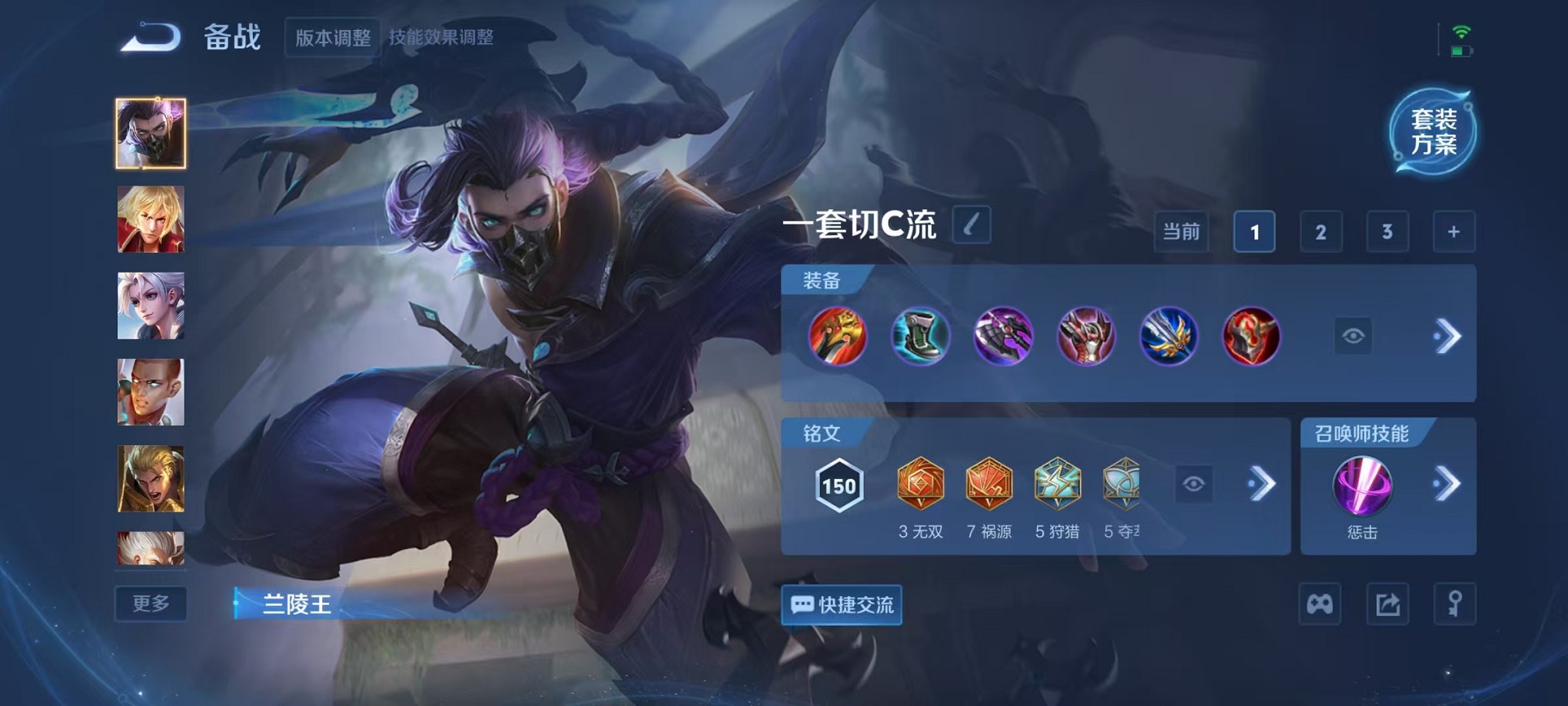Click the share icon near bottom right

(1387, 604)
